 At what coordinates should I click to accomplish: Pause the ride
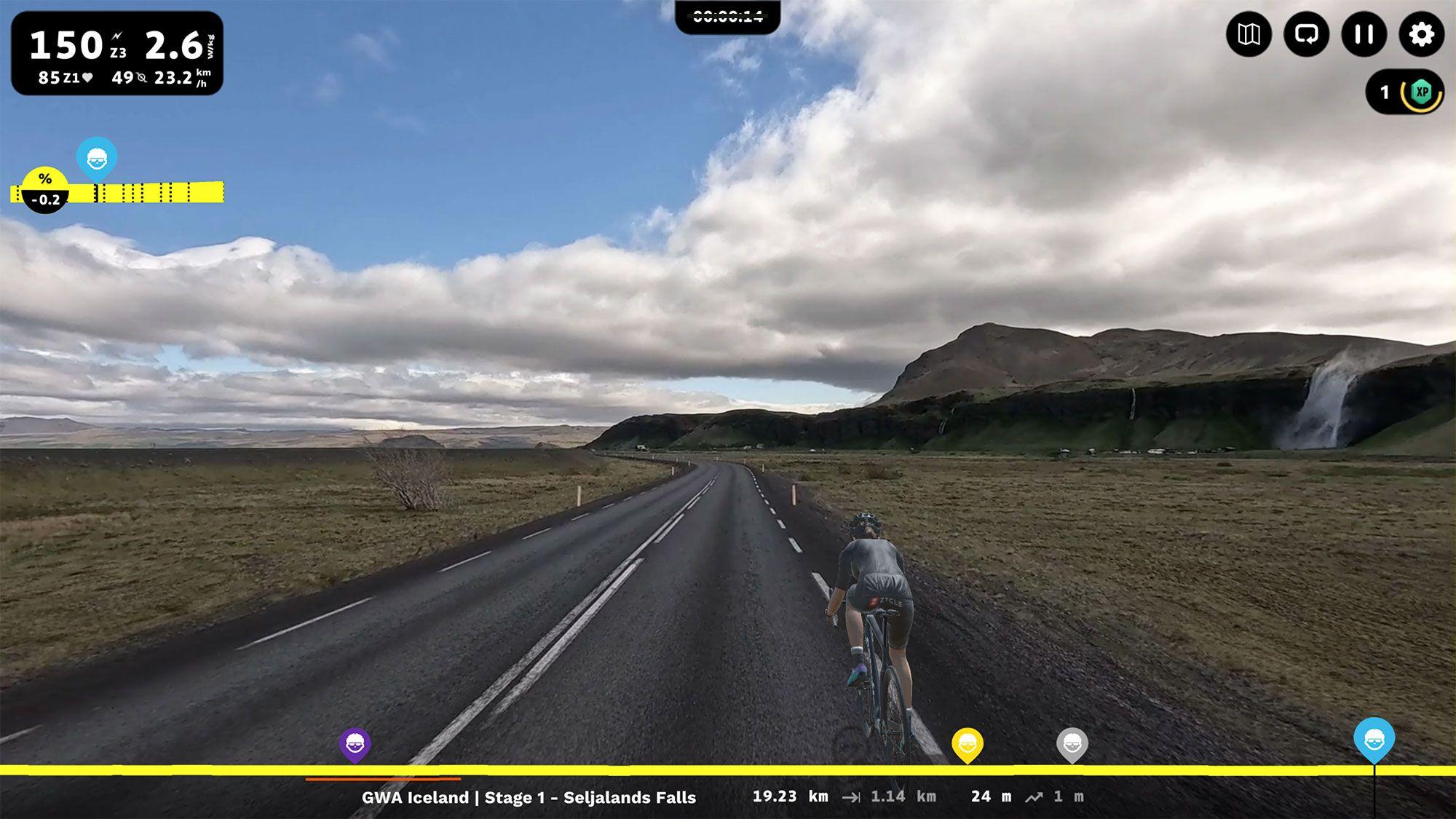coord(1364,34)
